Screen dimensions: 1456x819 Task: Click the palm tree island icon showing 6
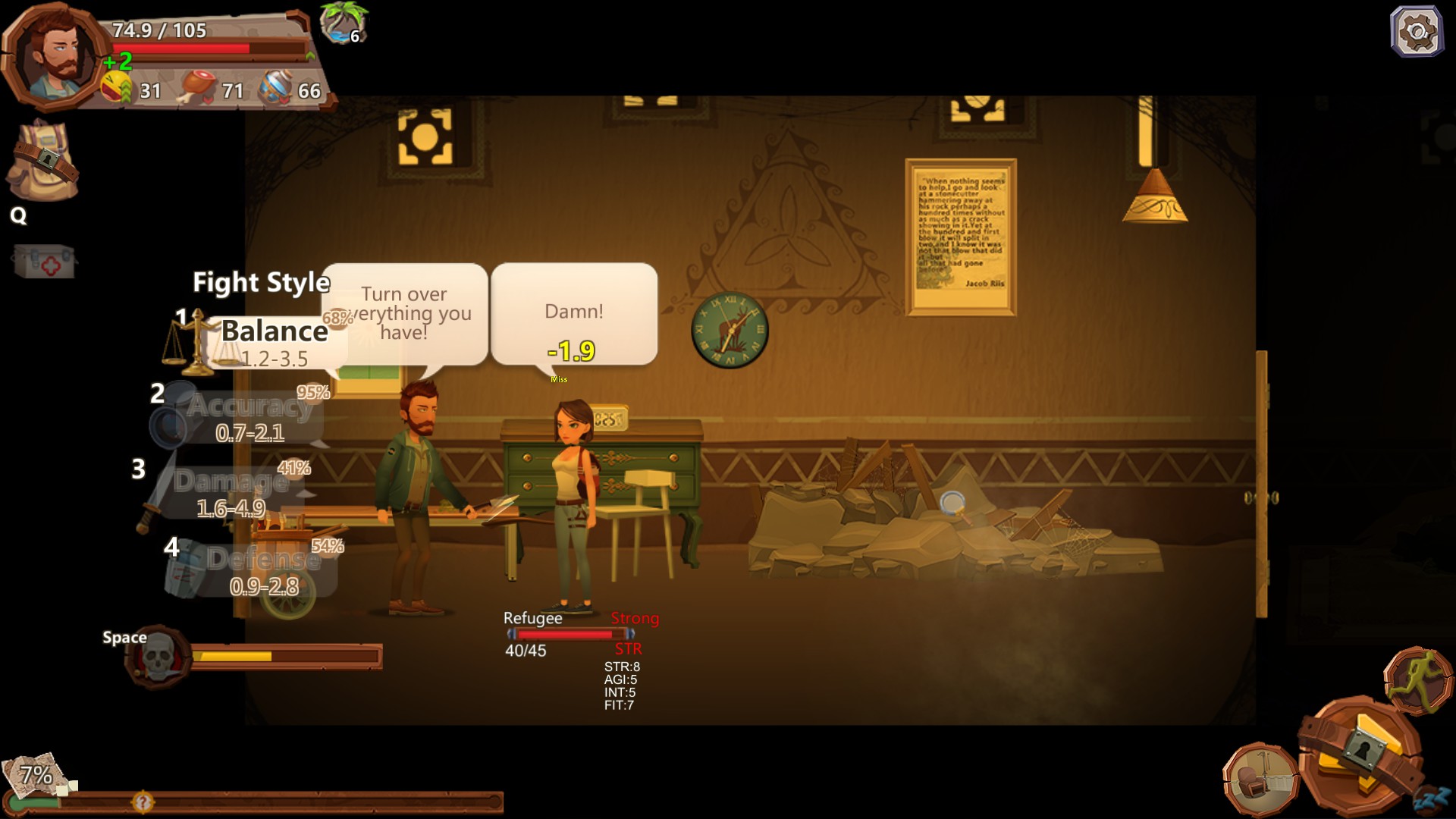coord(340,25)
